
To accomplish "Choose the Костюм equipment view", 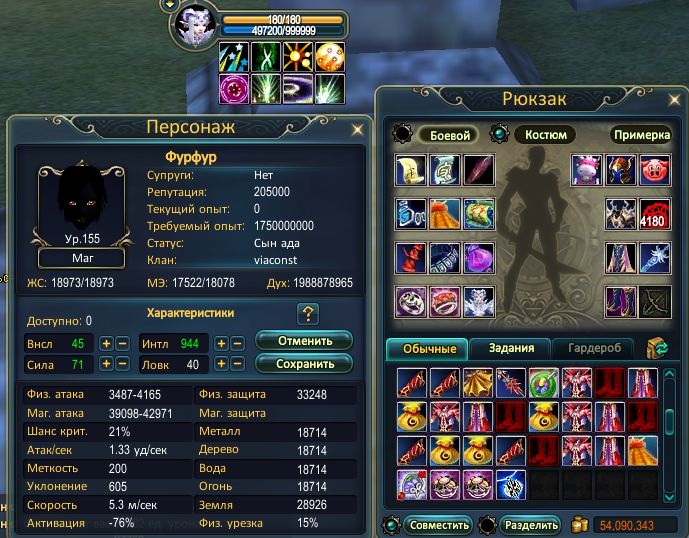I will coord(544,135).
